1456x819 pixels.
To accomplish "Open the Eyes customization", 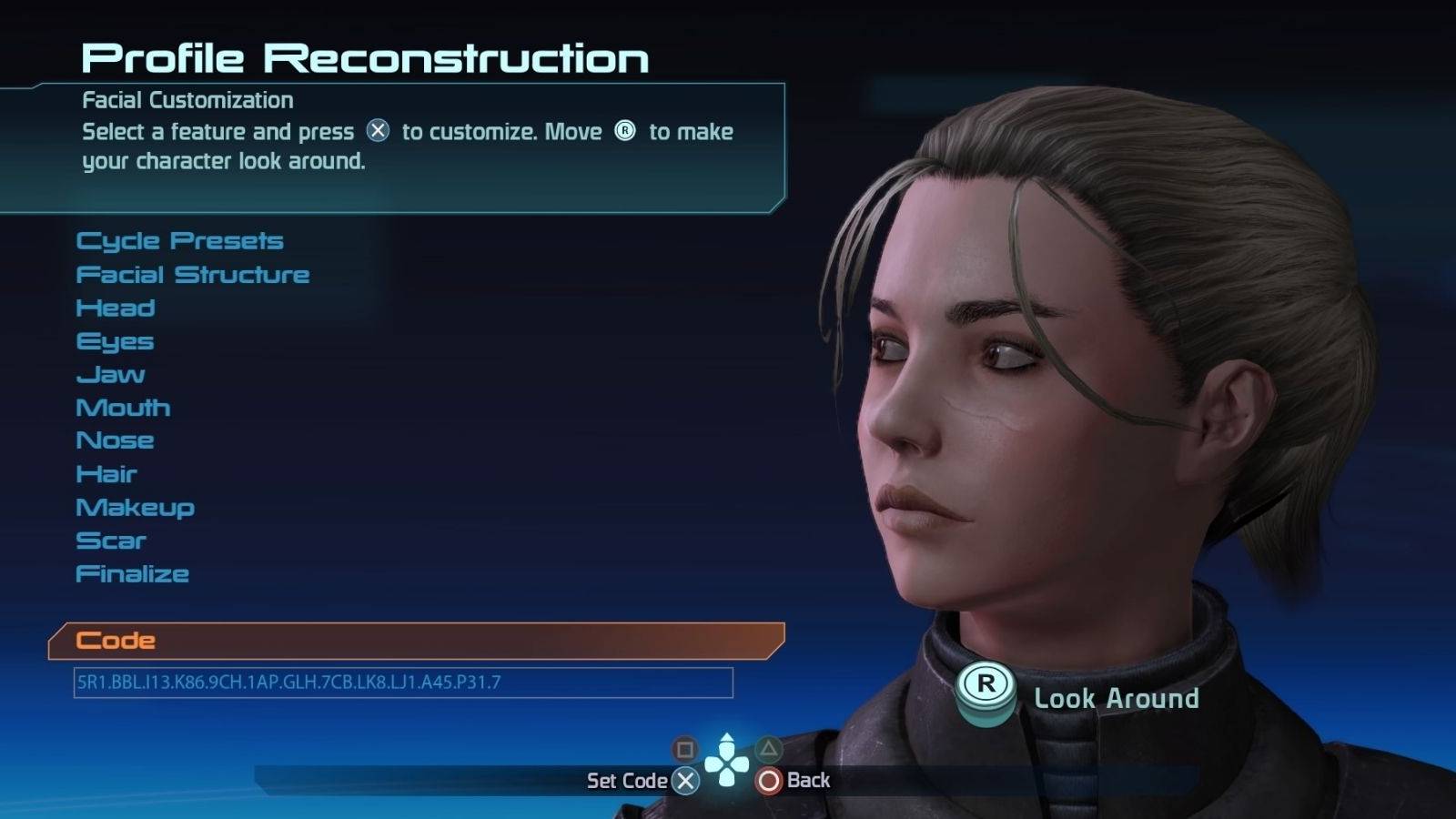I will coord(115,342).
